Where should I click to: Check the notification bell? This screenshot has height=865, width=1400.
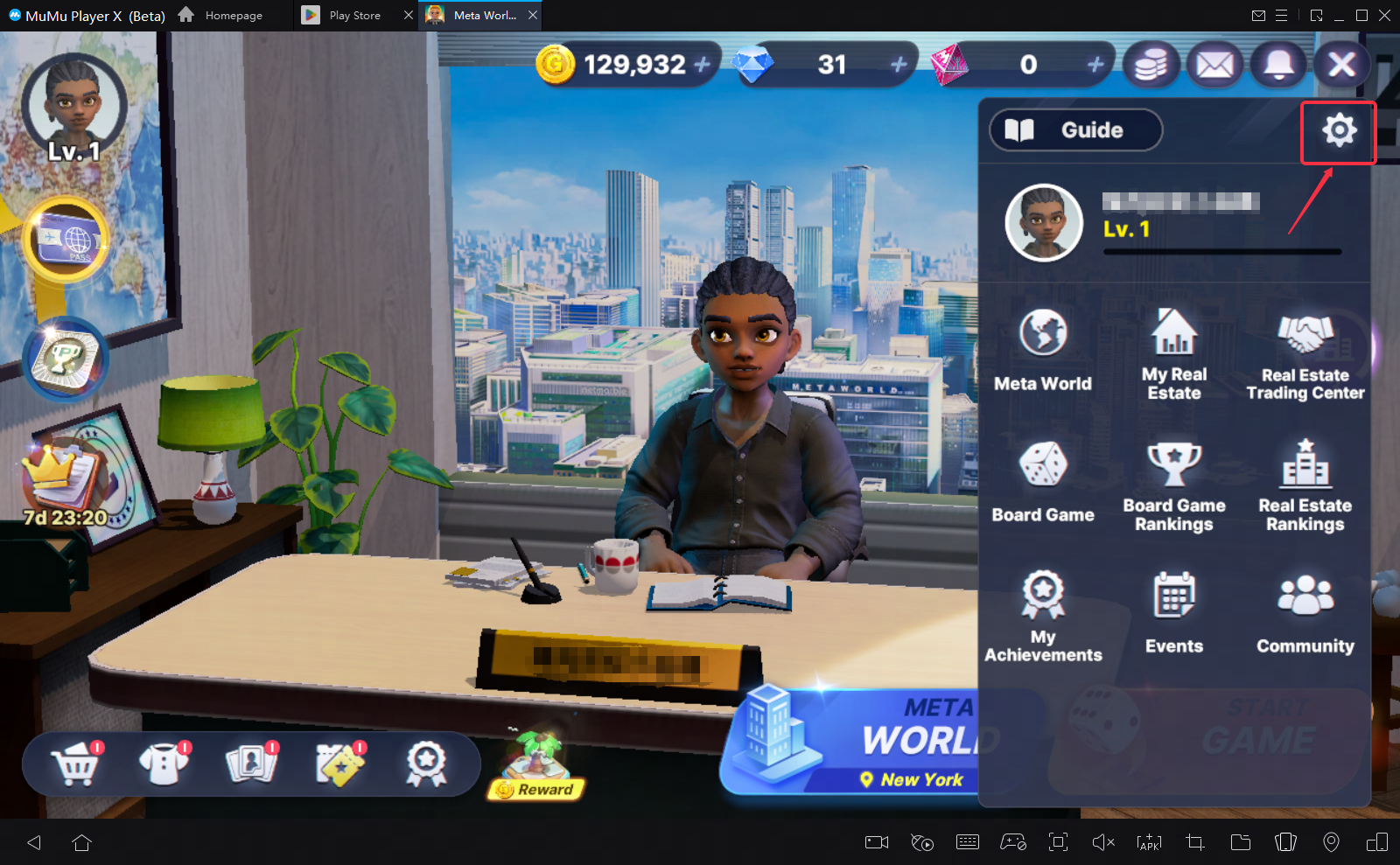click(x=1278, y=64)
